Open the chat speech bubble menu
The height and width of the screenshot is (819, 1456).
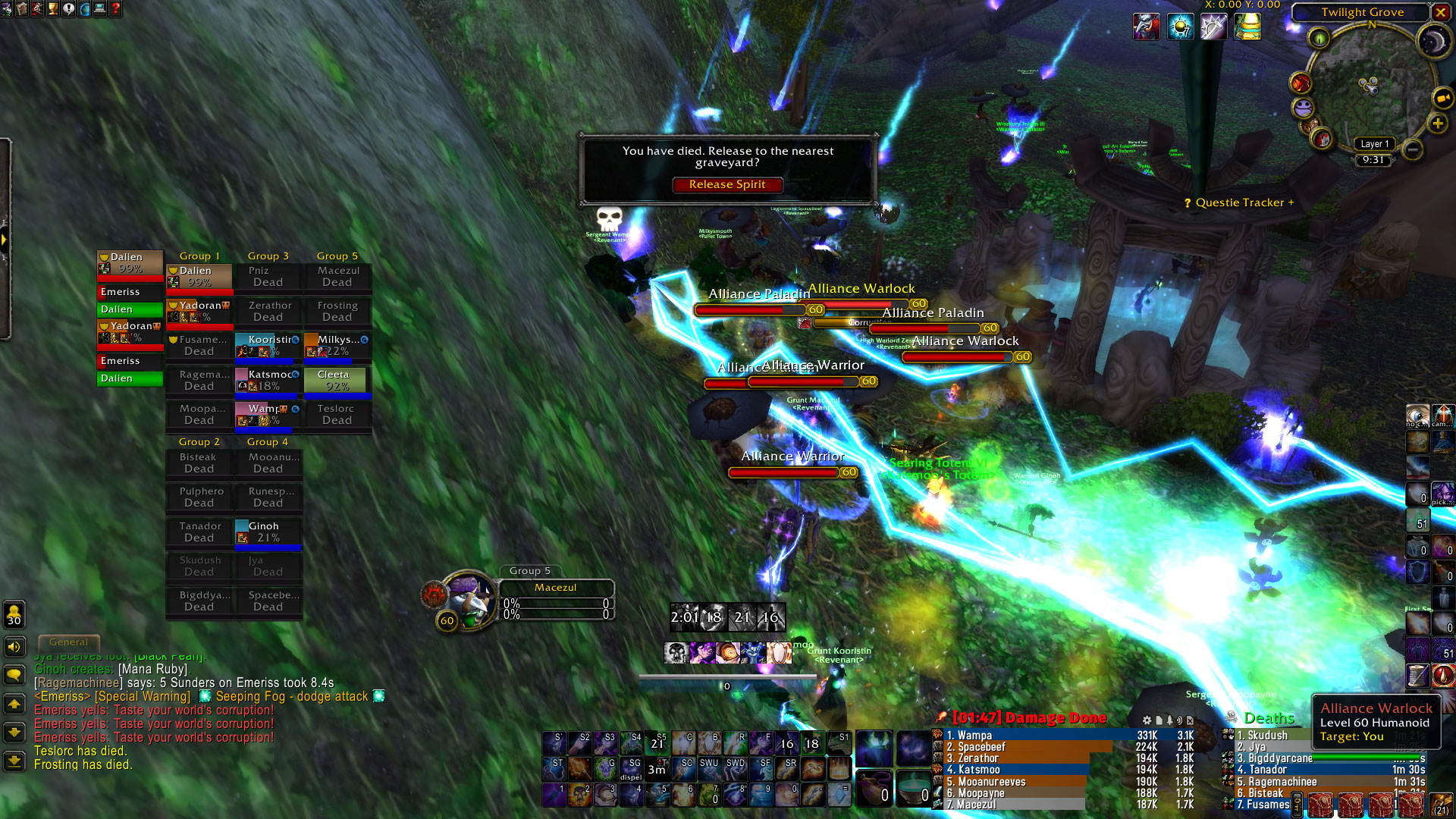[14, 675]
